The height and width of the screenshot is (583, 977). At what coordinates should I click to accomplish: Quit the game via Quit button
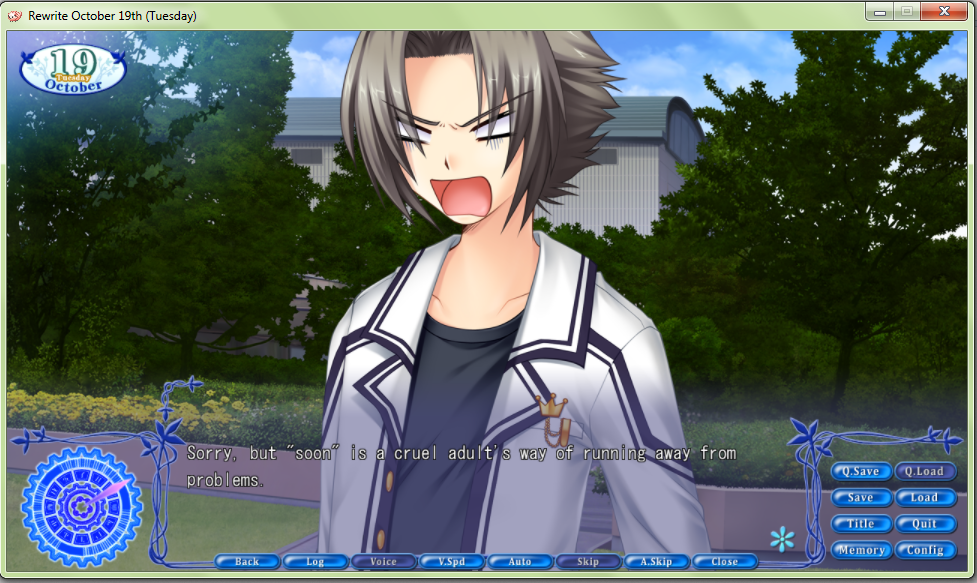[924, 523]
